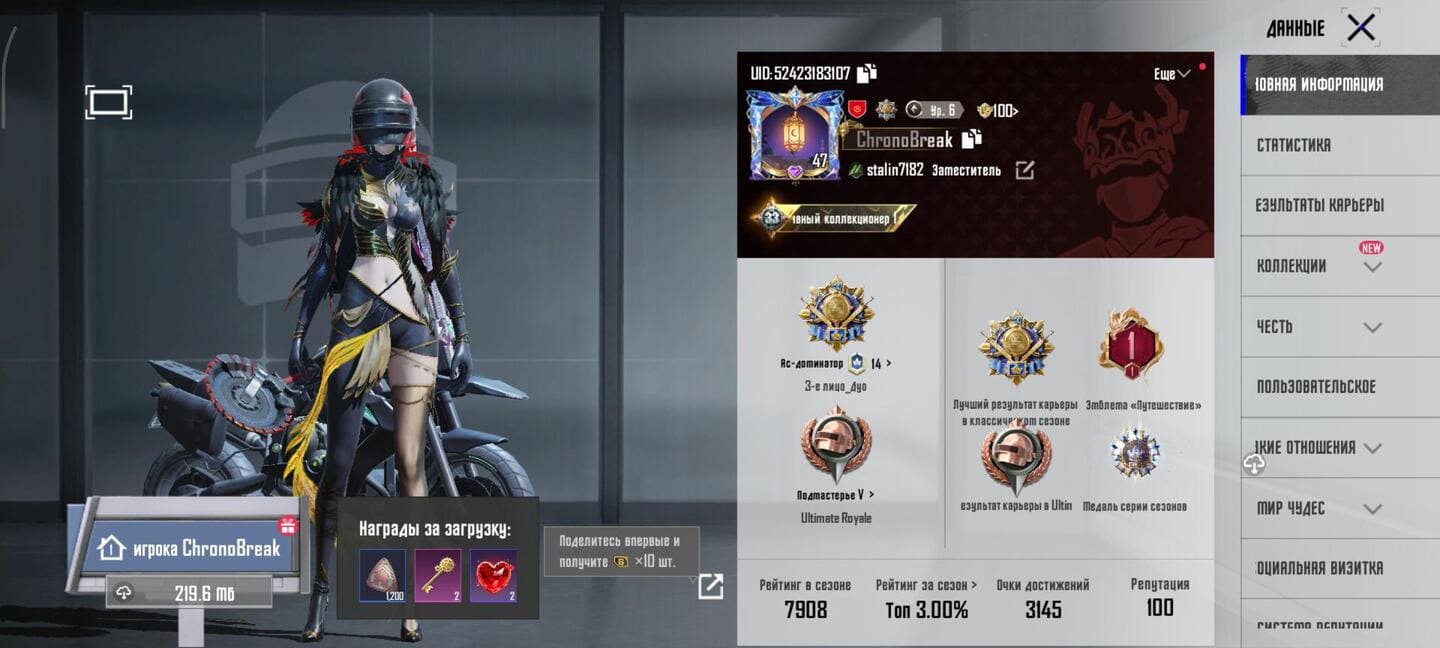Image resolution: width=1440 pixels, height=648 pixels.
Task: Open the Еще dropdown
Action: 1171,74
